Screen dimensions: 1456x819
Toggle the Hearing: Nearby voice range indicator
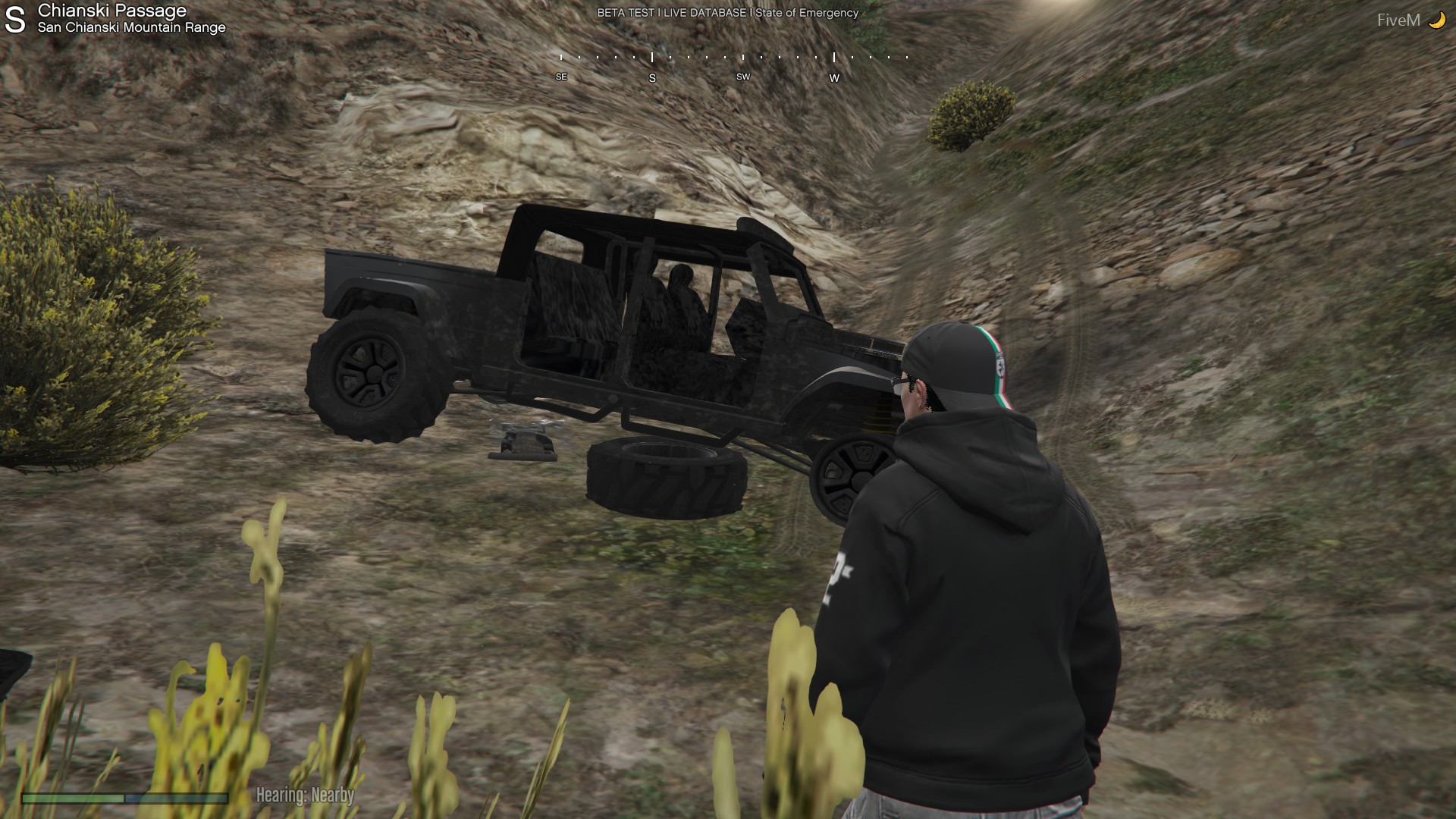pyautogui.click(x=305, y=795)
